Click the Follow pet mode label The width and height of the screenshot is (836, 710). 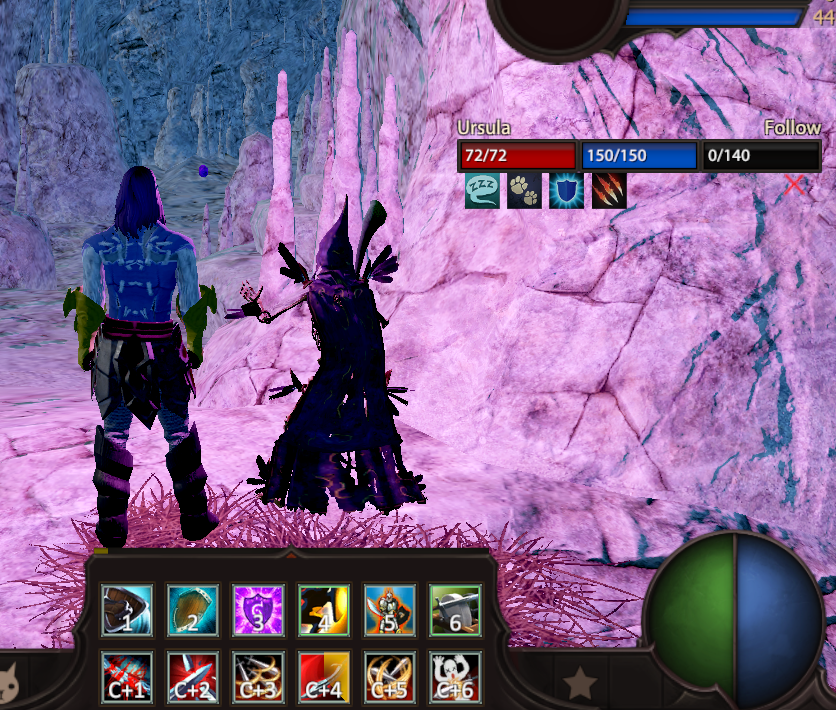(792, 128)
